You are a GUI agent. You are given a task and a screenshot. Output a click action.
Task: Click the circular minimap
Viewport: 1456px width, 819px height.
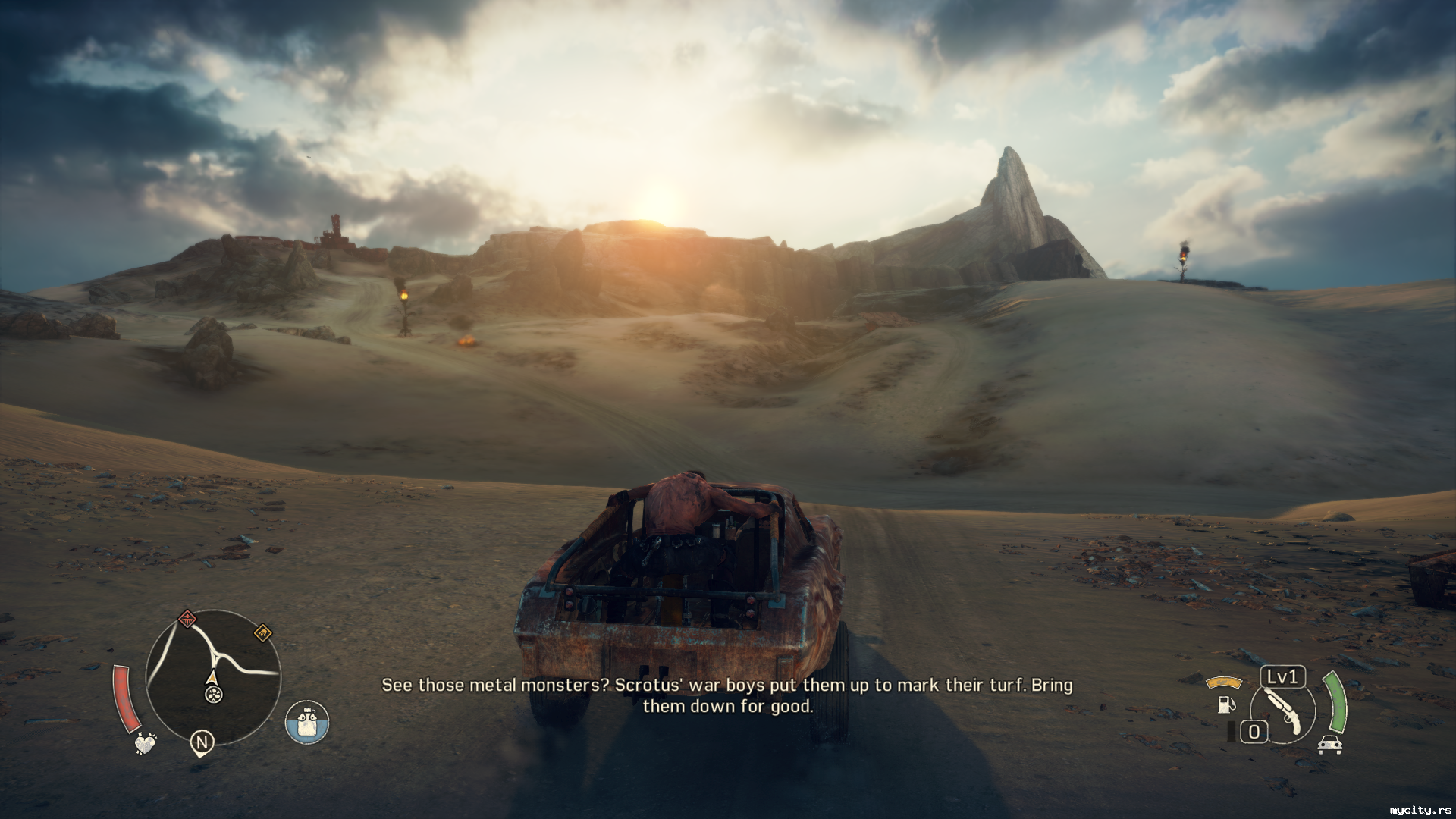click(x=213, y=676)
